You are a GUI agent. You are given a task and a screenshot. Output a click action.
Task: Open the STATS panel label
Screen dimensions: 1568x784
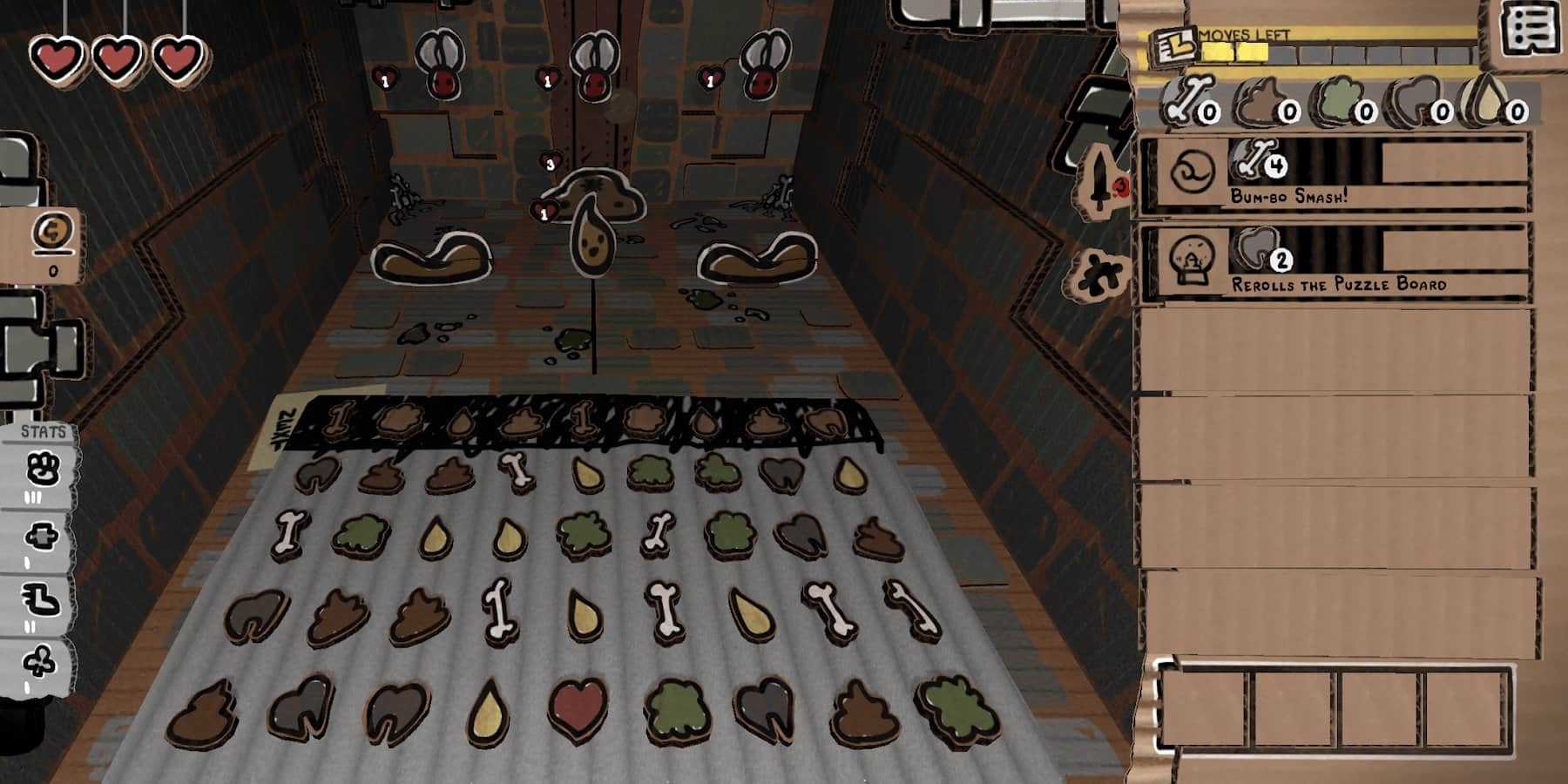(44, 432)
